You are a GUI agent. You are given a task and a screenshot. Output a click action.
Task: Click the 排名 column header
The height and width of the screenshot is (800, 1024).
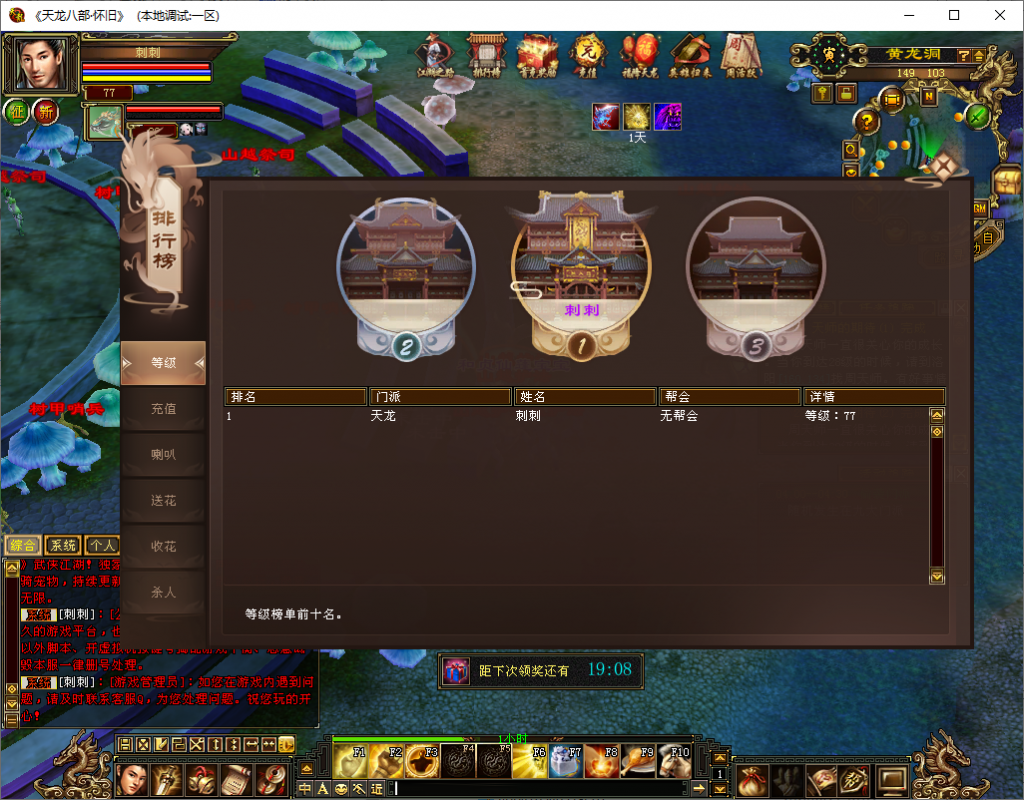(x=296, y=397)
